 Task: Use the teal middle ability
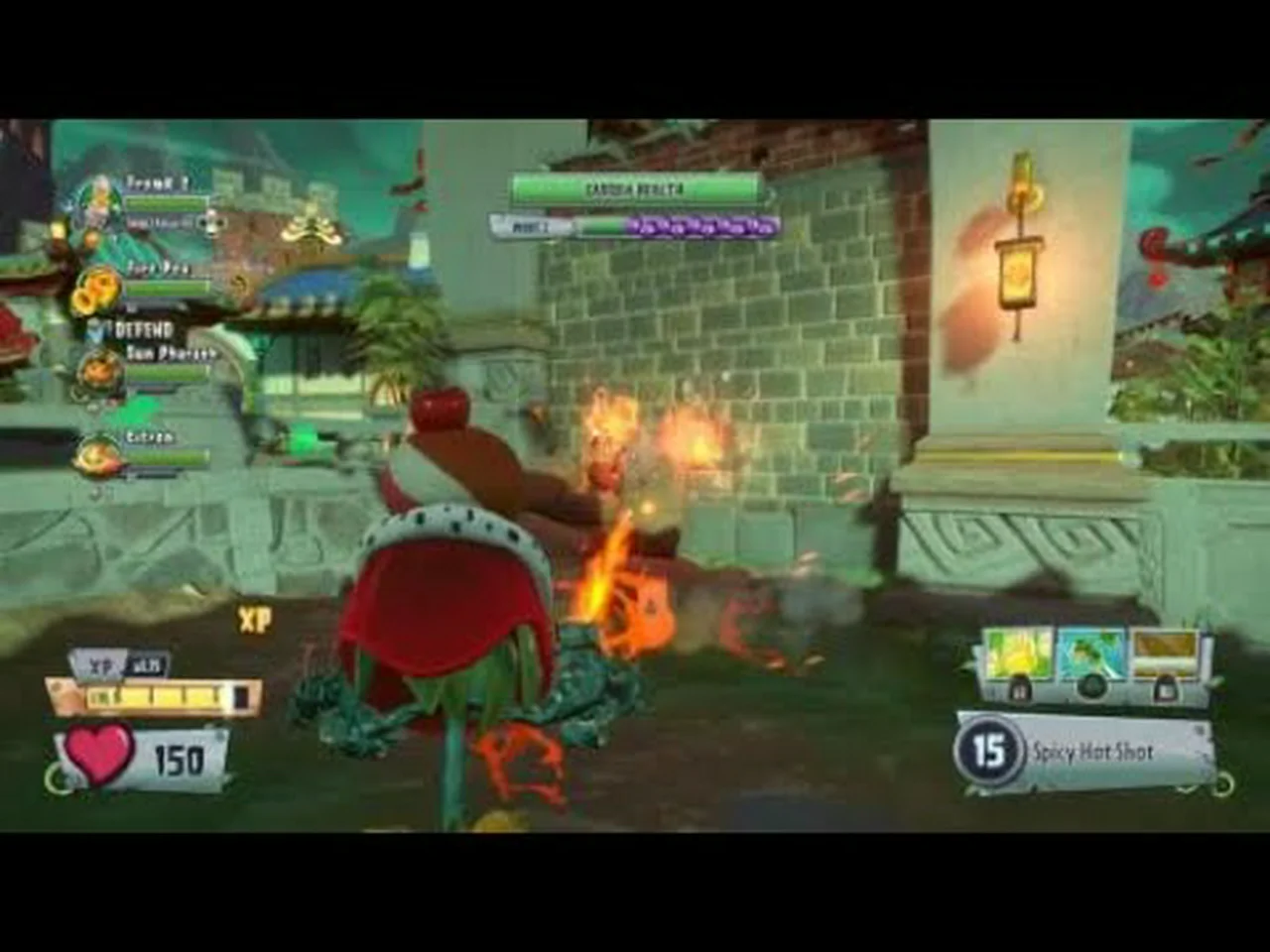point(1090,655)
